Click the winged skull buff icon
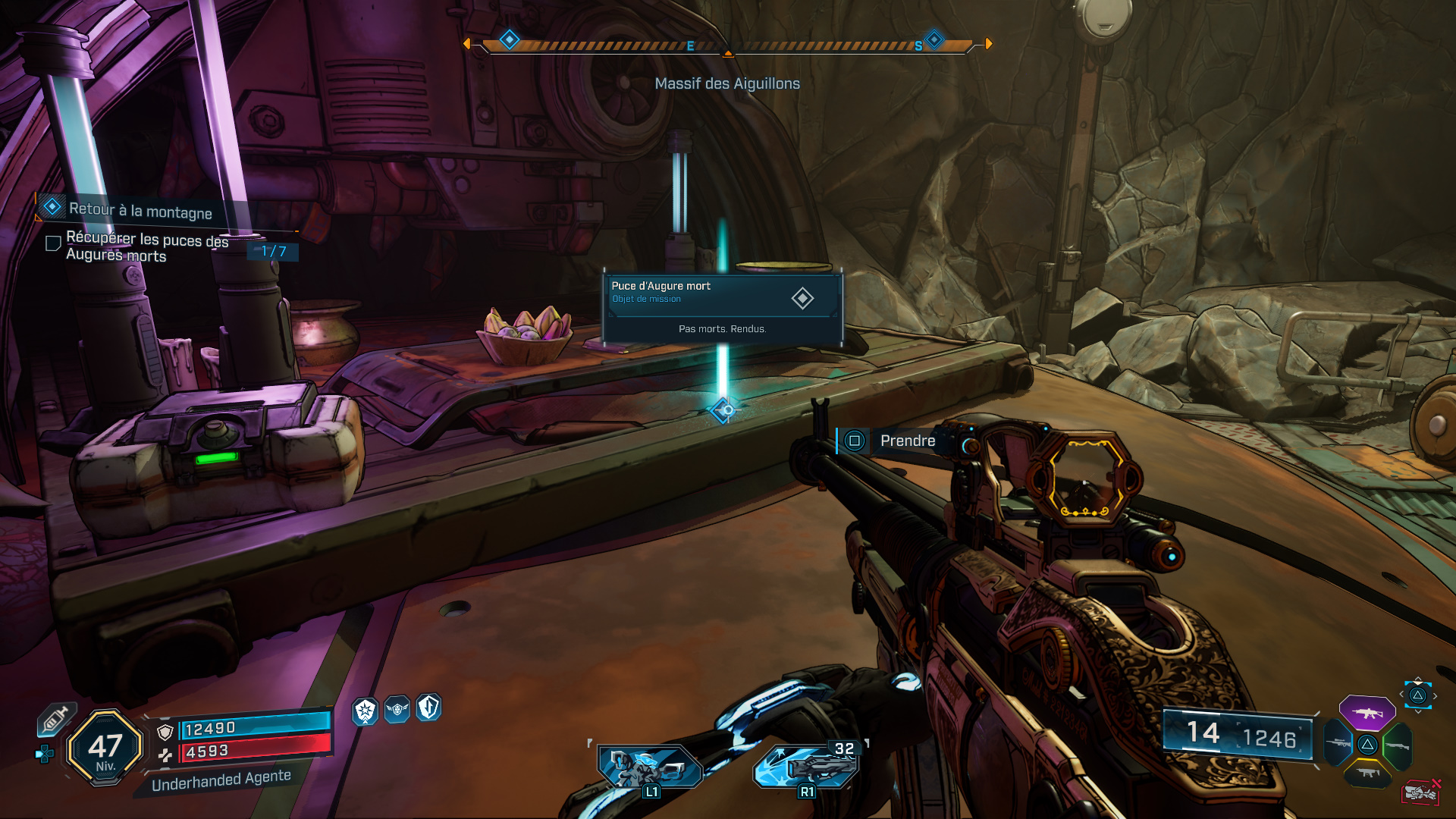The height and width of the screenshot is (819, 1456). pos(397,709)
